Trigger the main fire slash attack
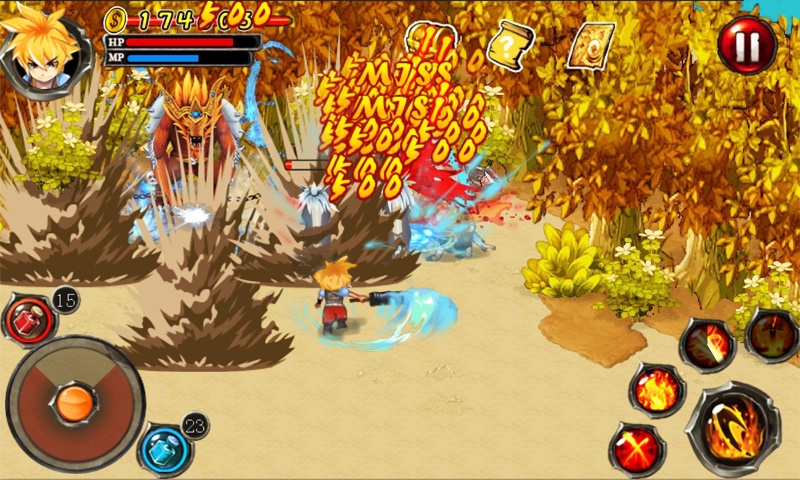This screenshot has width=800, height=480. tap(732, 428)
